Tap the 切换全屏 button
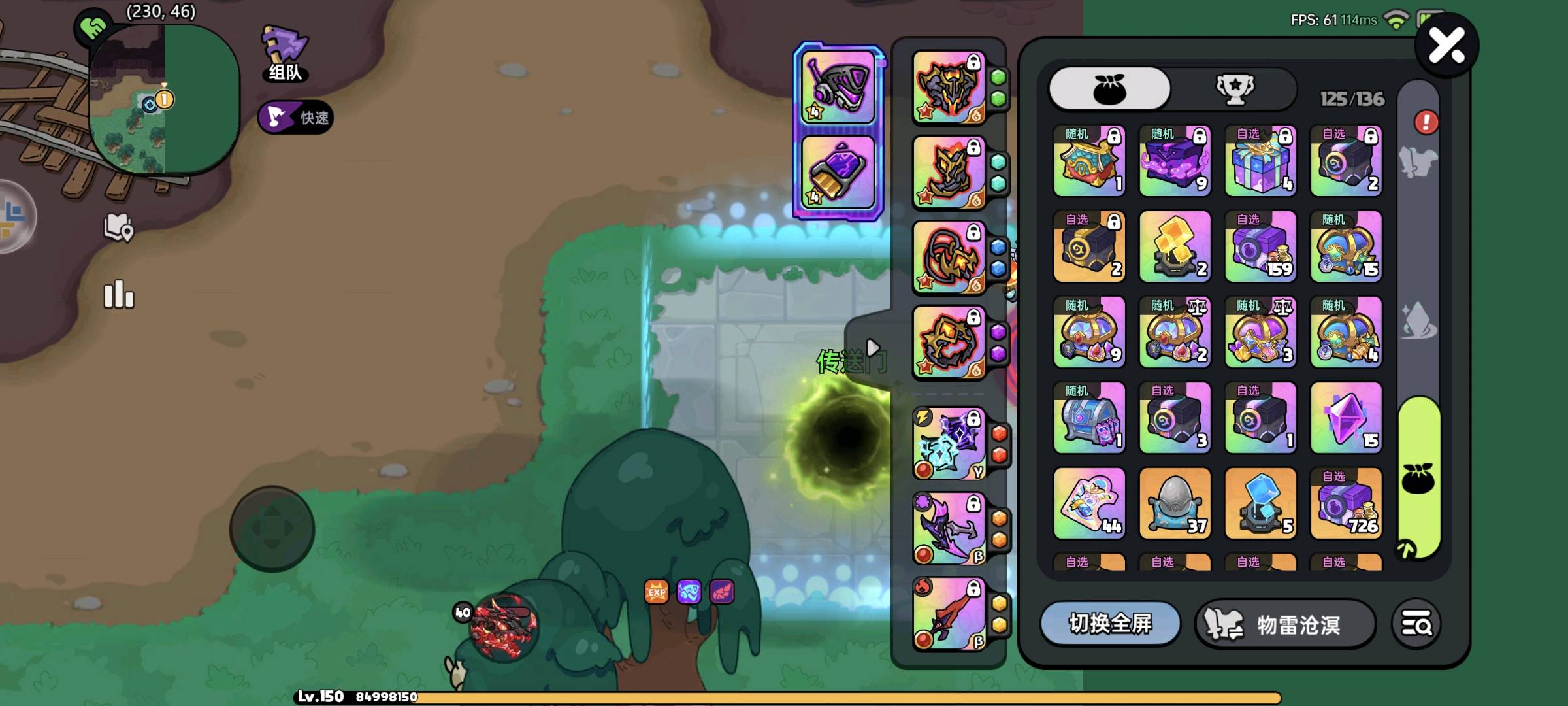Screen dimensions: 1568x706 click(x=1110, y=624)
